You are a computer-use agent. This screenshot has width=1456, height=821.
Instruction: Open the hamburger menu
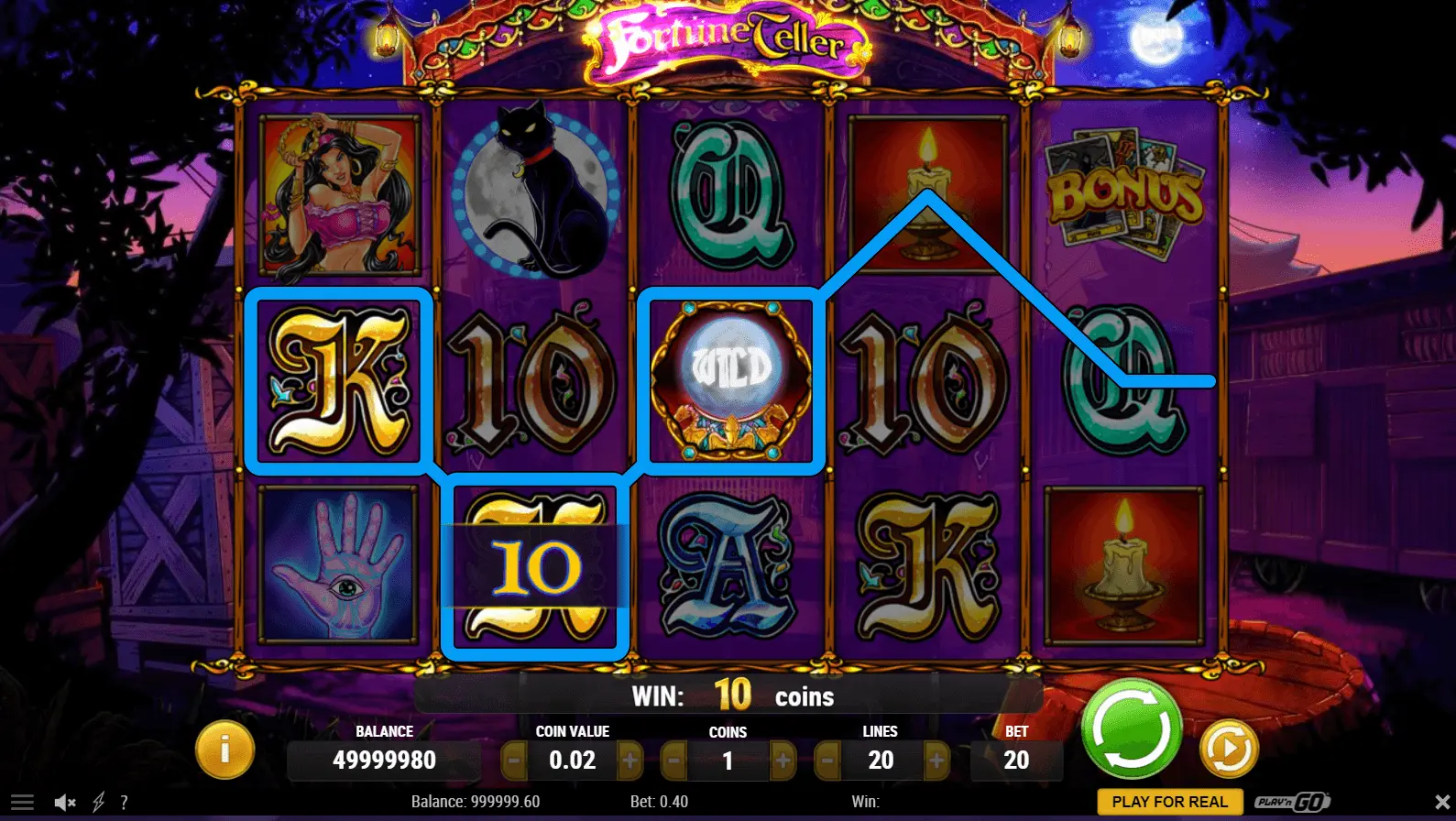pos(22,803)
